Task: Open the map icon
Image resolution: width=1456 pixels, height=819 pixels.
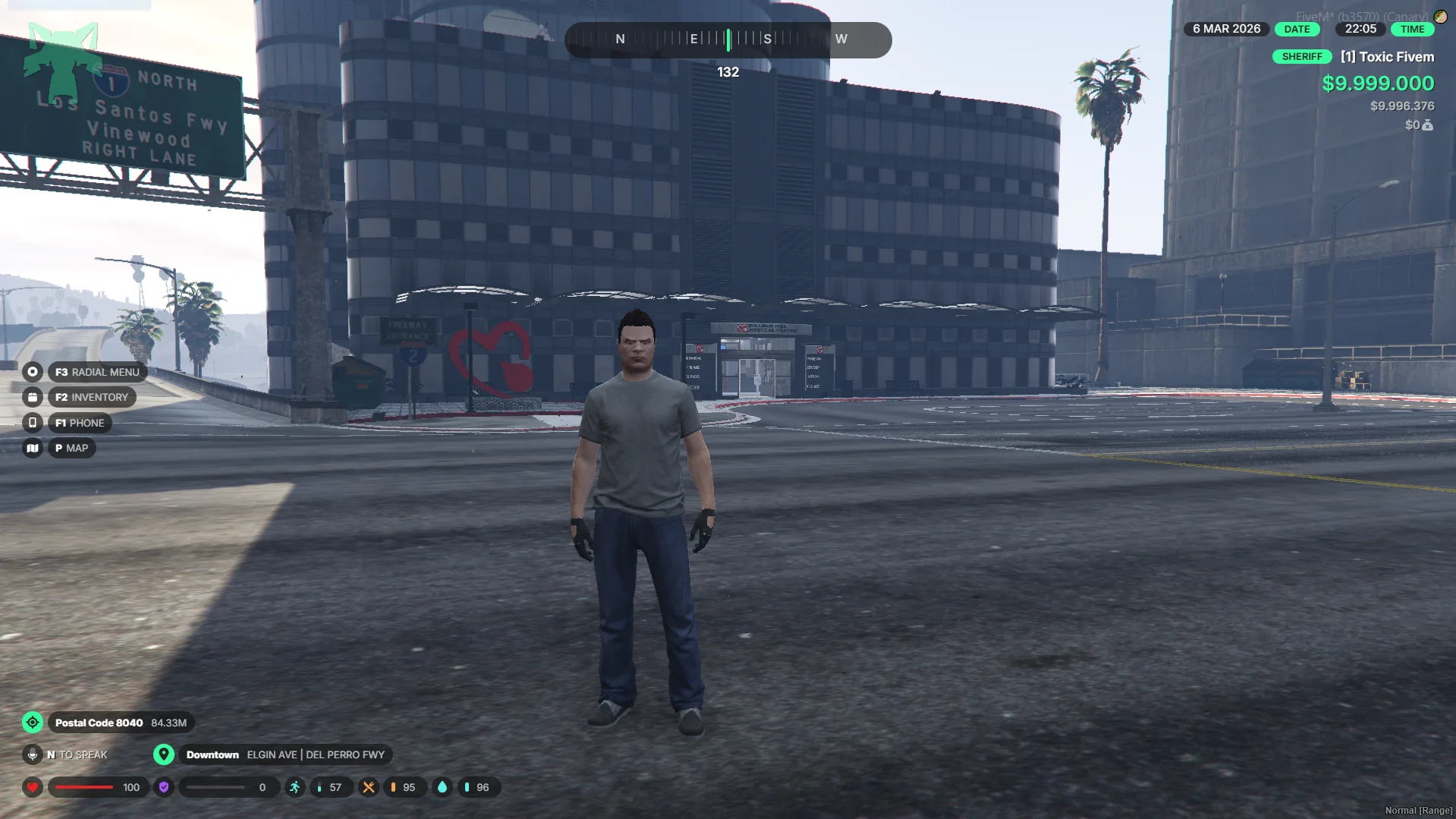Action: pyautogui.click(x=32, y=448)
